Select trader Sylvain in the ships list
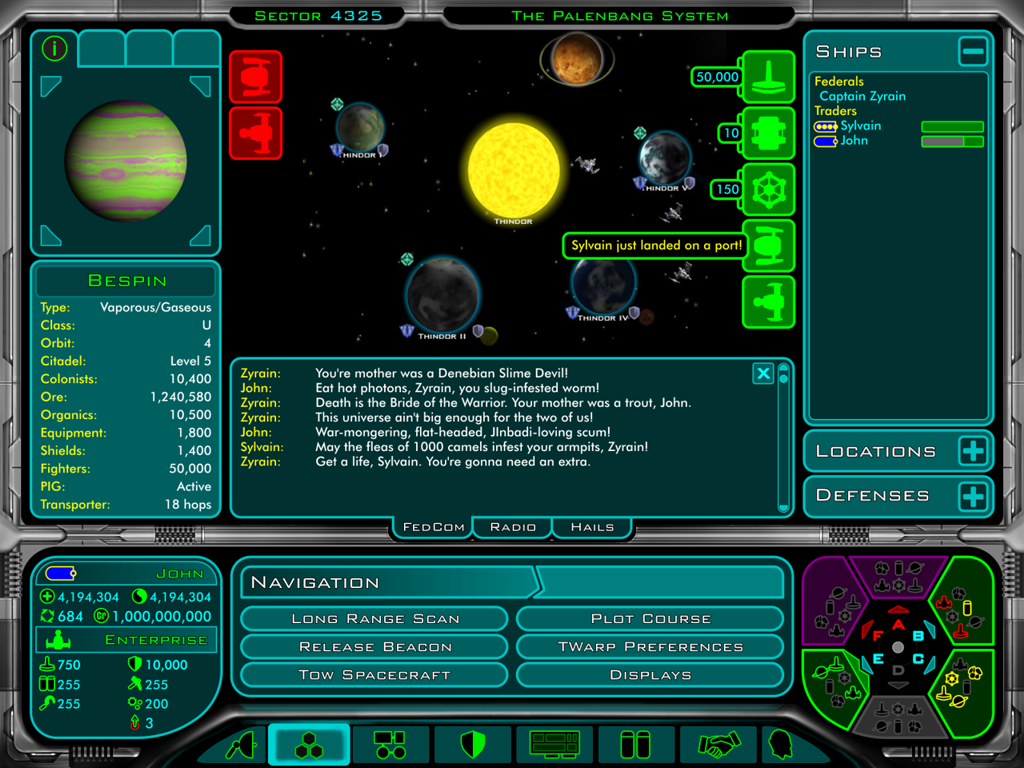This screenshot has height=768, width=1024. 860,126
